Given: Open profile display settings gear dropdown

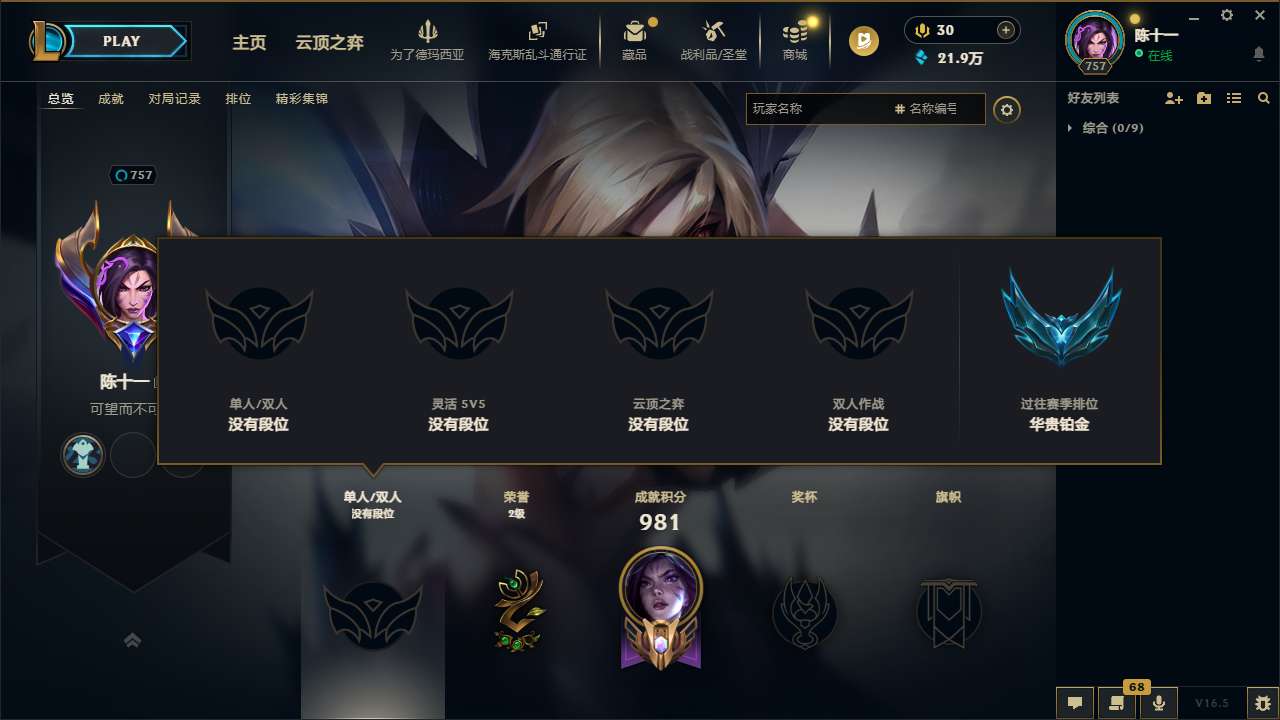Looking at the screenshot, I should point(1007,109).
